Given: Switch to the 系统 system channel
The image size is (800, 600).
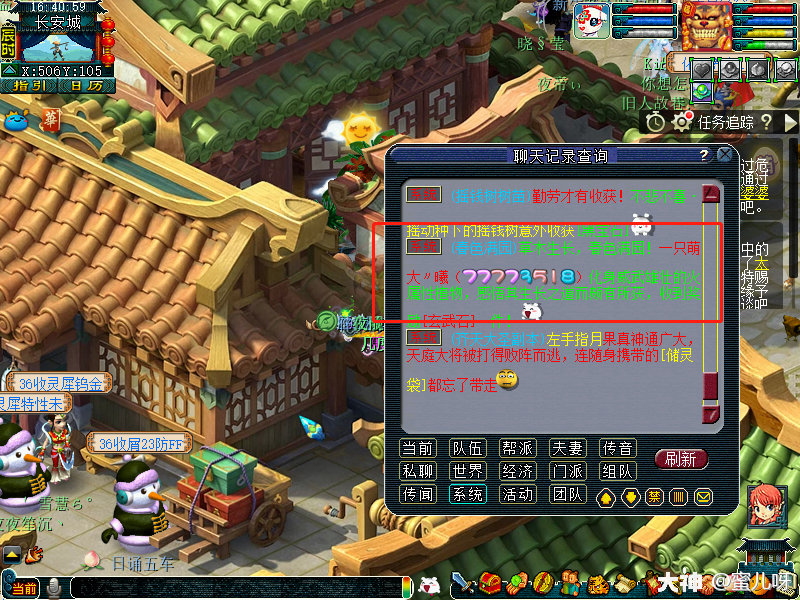Looking at the screenshot, I should pos(468,494).
